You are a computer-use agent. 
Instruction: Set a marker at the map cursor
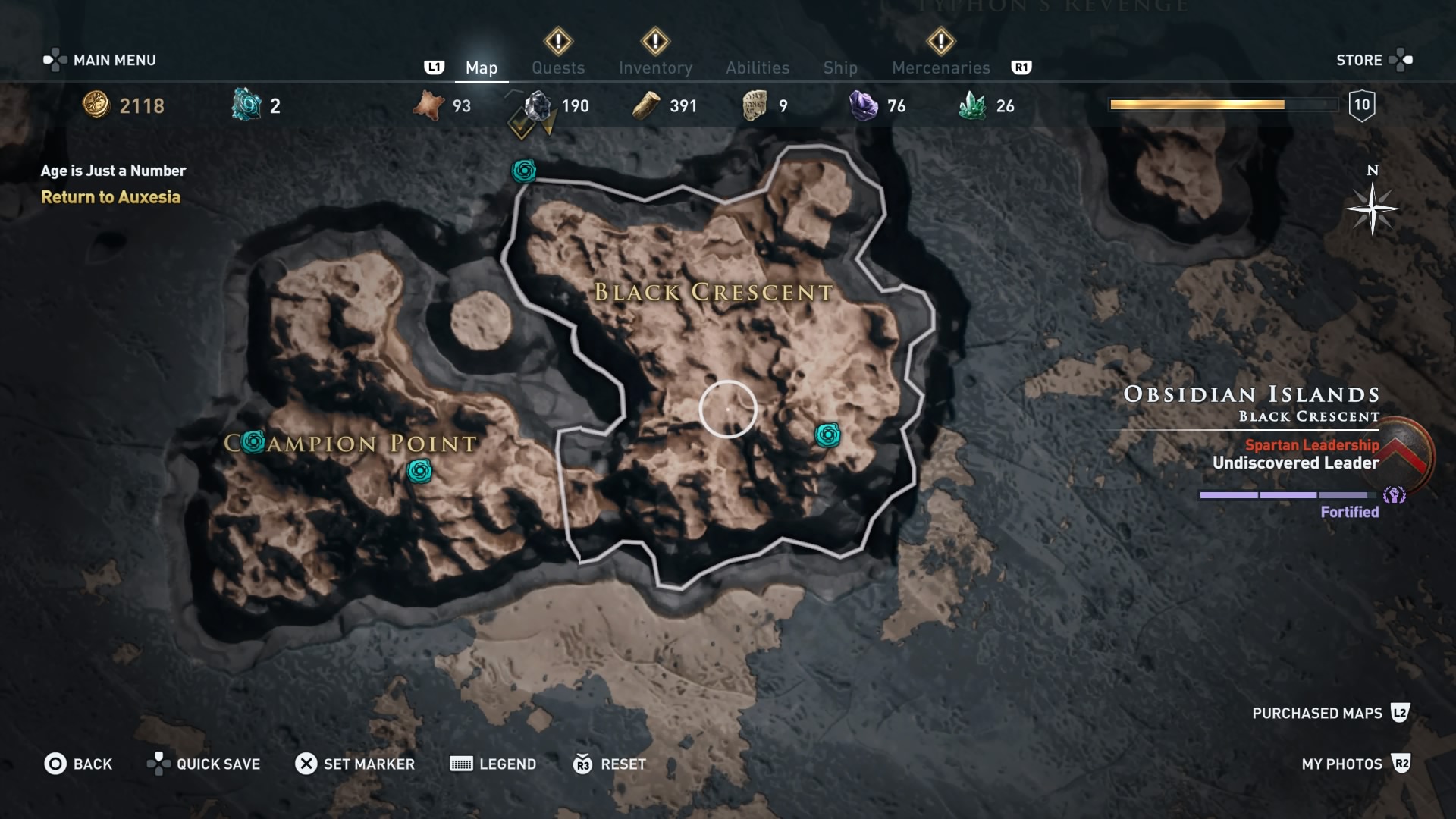(356, 764)
